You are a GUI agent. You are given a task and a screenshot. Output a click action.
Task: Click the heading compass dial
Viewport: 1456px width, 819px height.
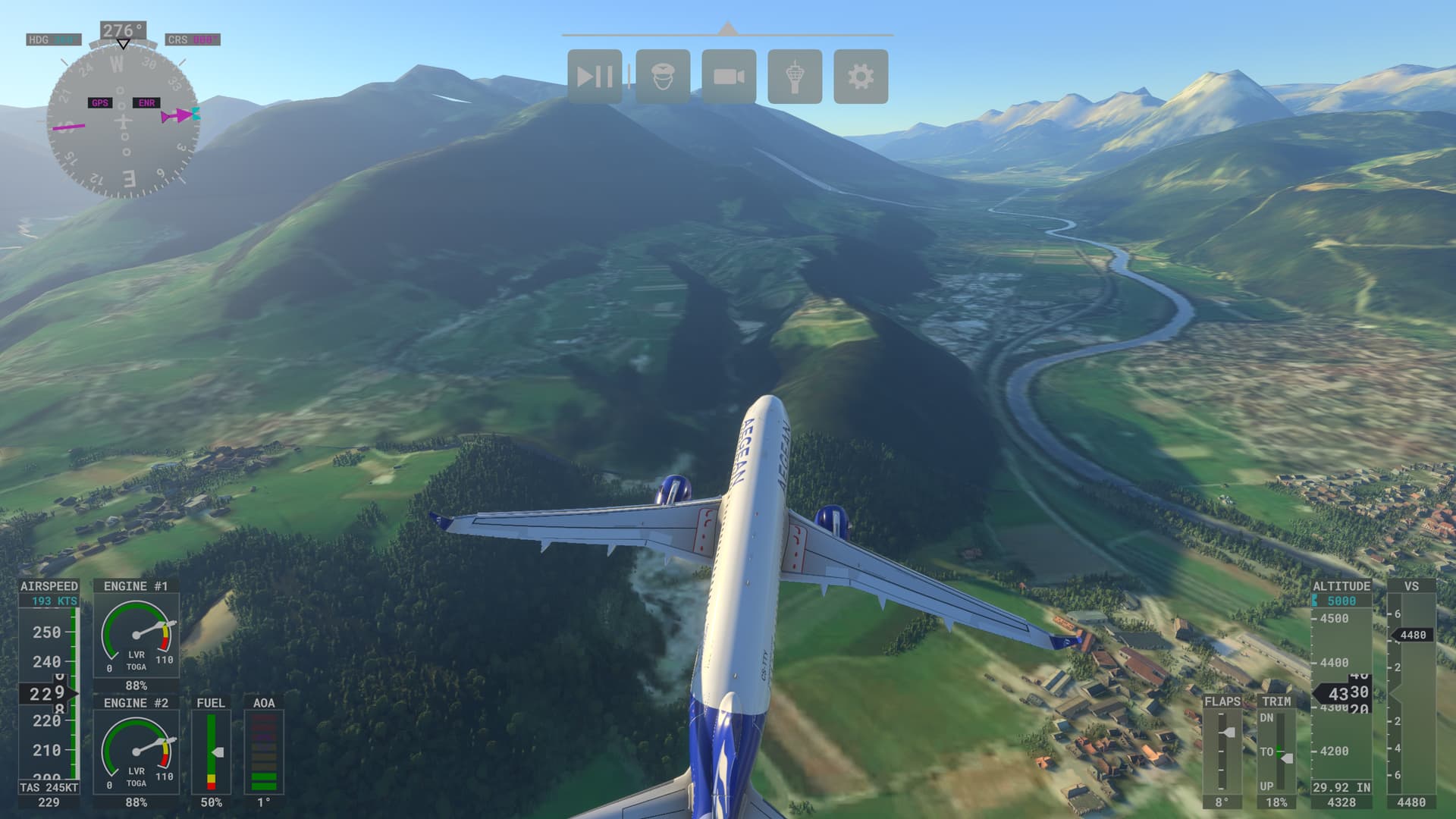[x=123, y=121]
